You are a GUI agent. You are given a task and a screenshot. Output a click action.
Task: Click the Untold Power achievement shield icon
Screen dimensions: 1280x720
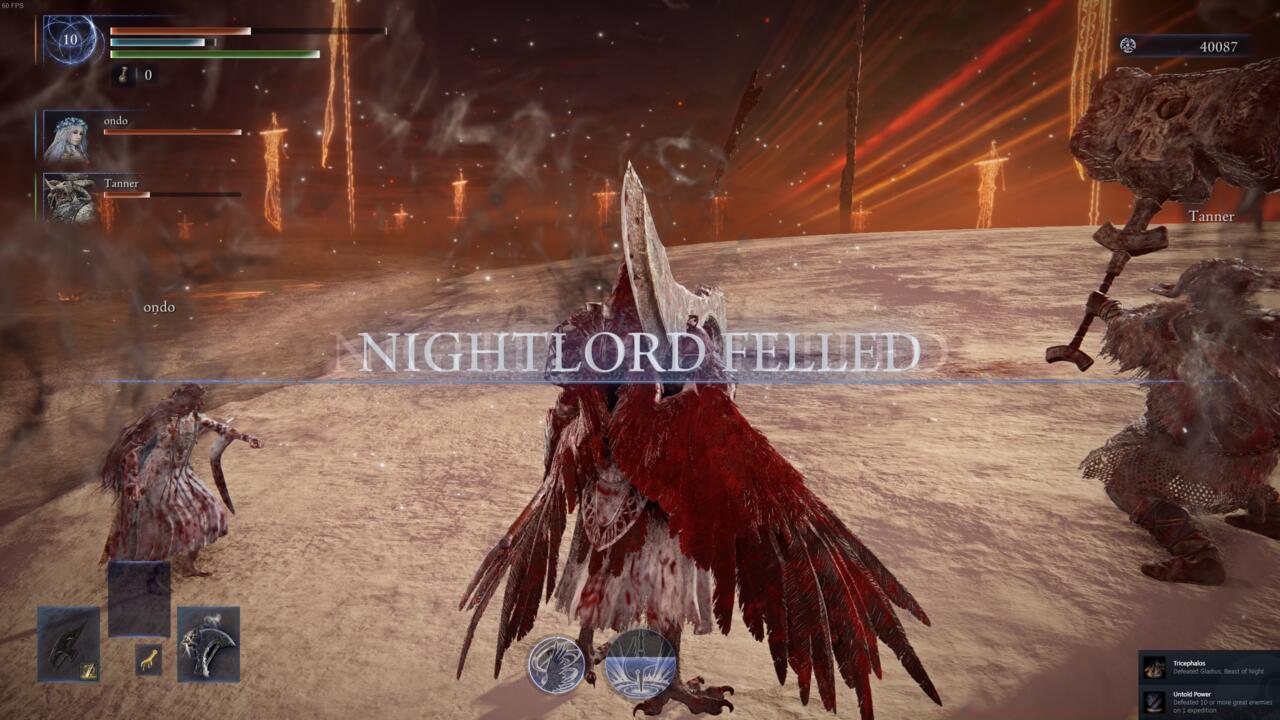pos(1153,702)
